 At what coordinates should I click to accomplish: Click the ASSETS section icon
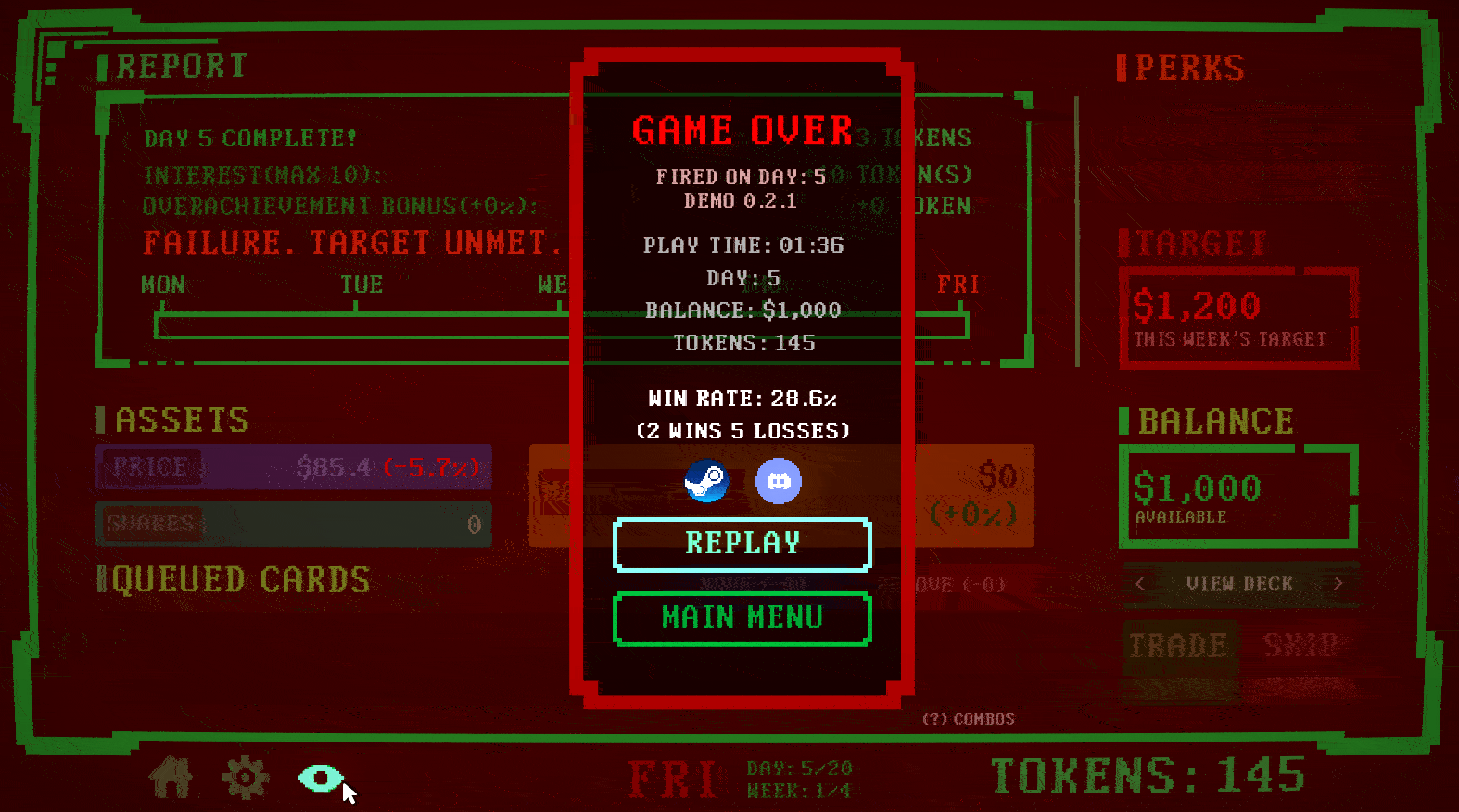102,419
